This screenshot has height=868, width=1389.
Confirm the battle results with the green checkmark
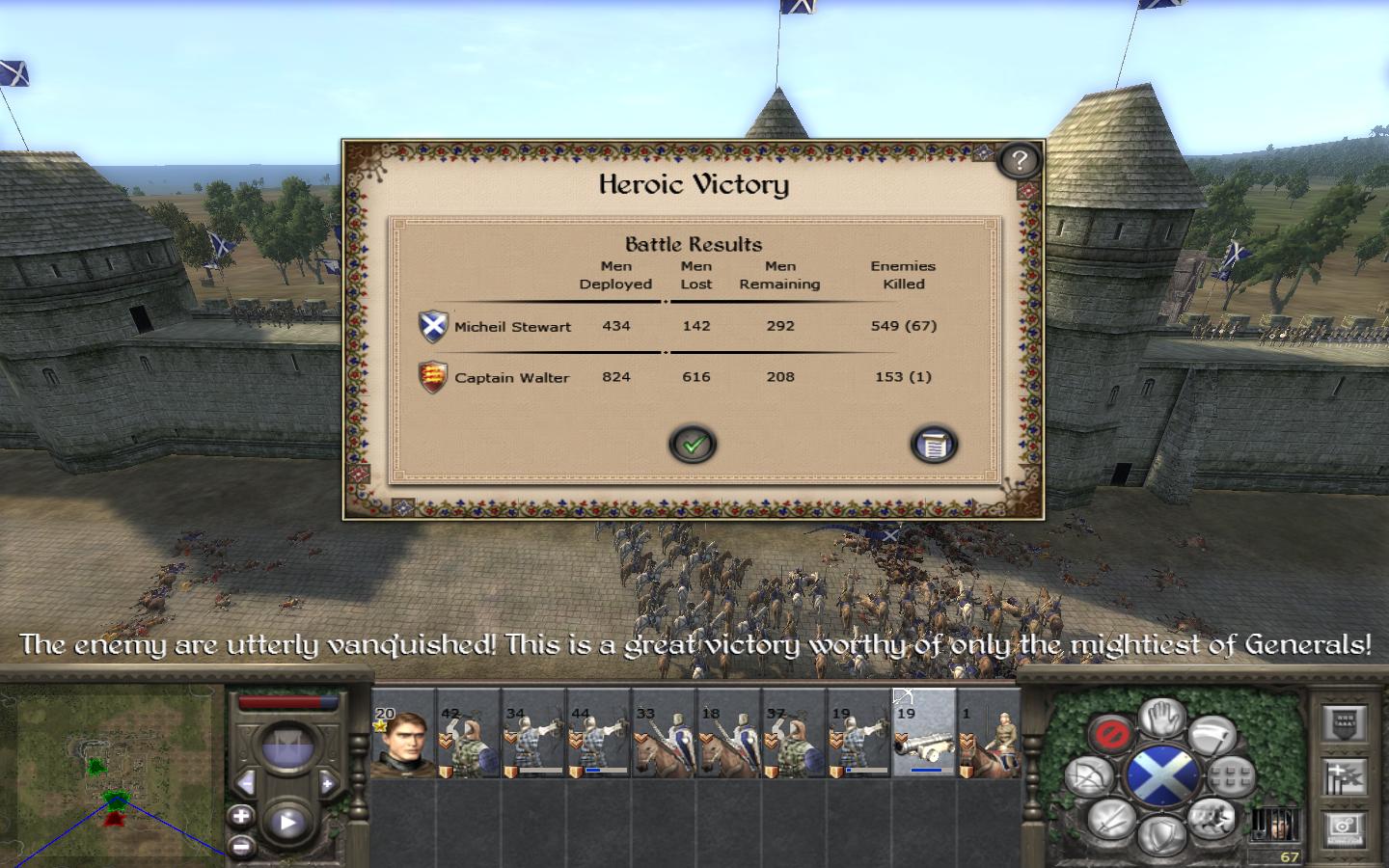click(693, 444)
